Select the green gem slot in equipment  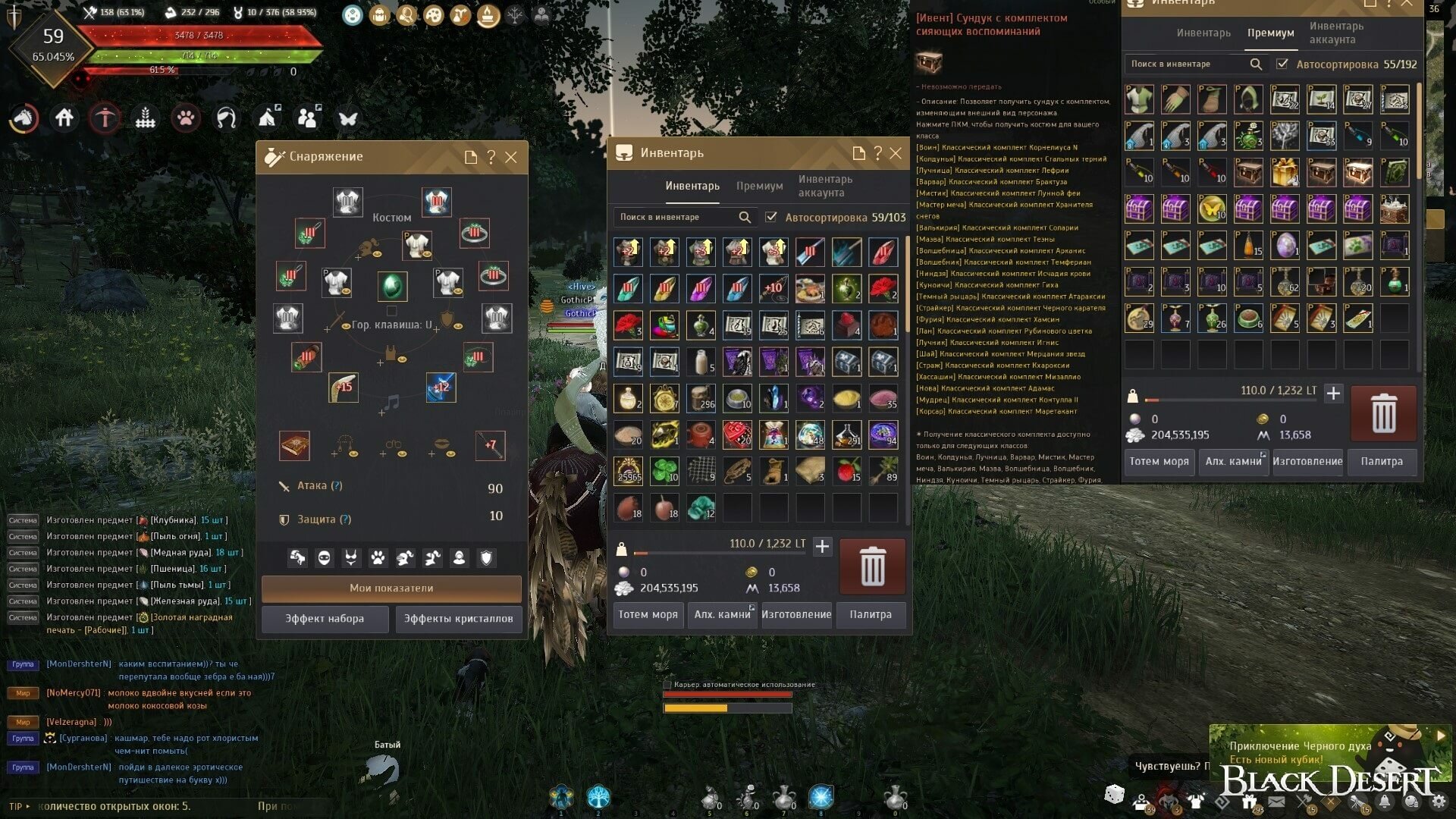(x=392, y=287)
